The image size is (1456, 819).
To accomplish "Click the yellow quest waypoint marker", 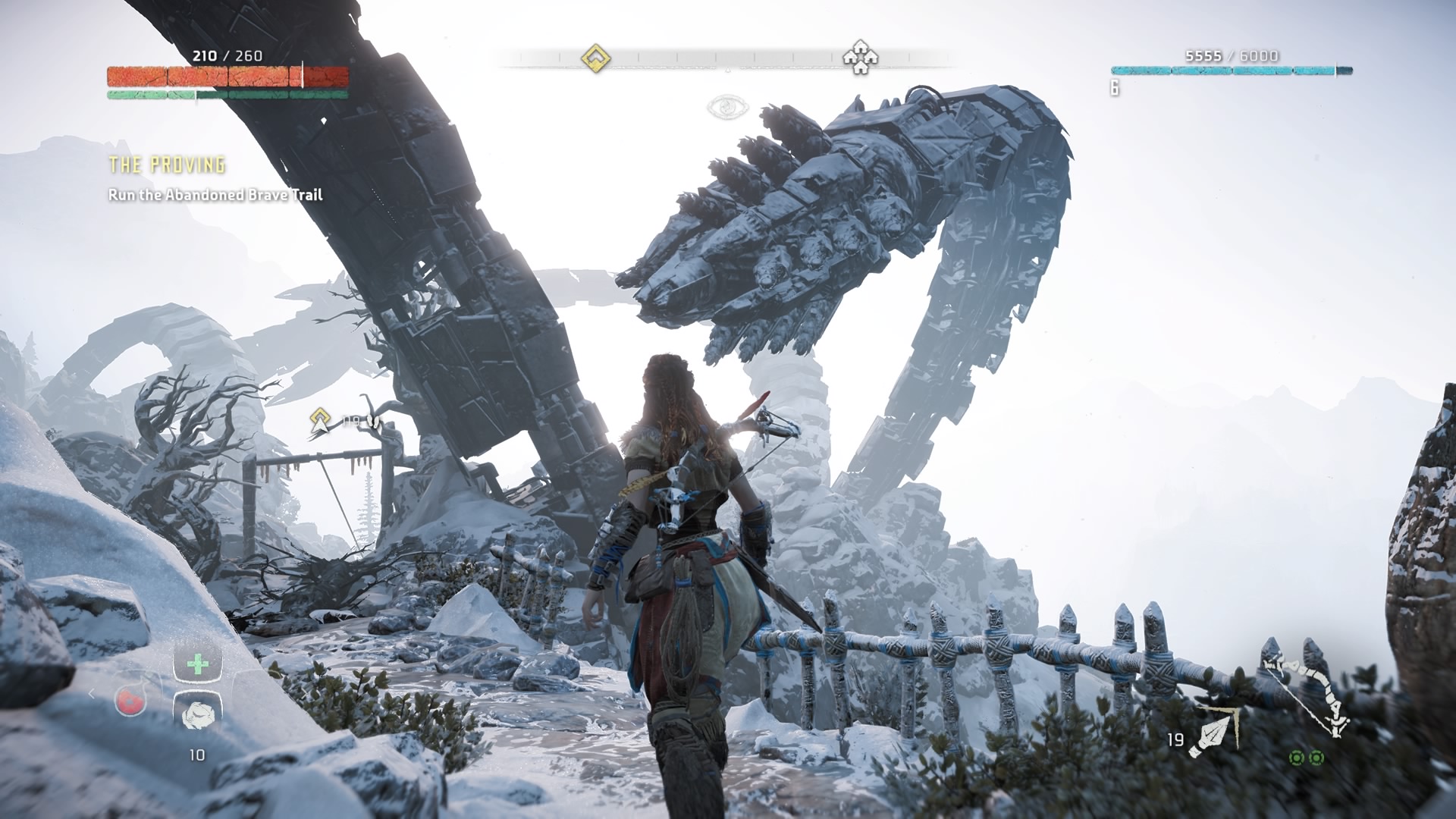I will [322, 419].
